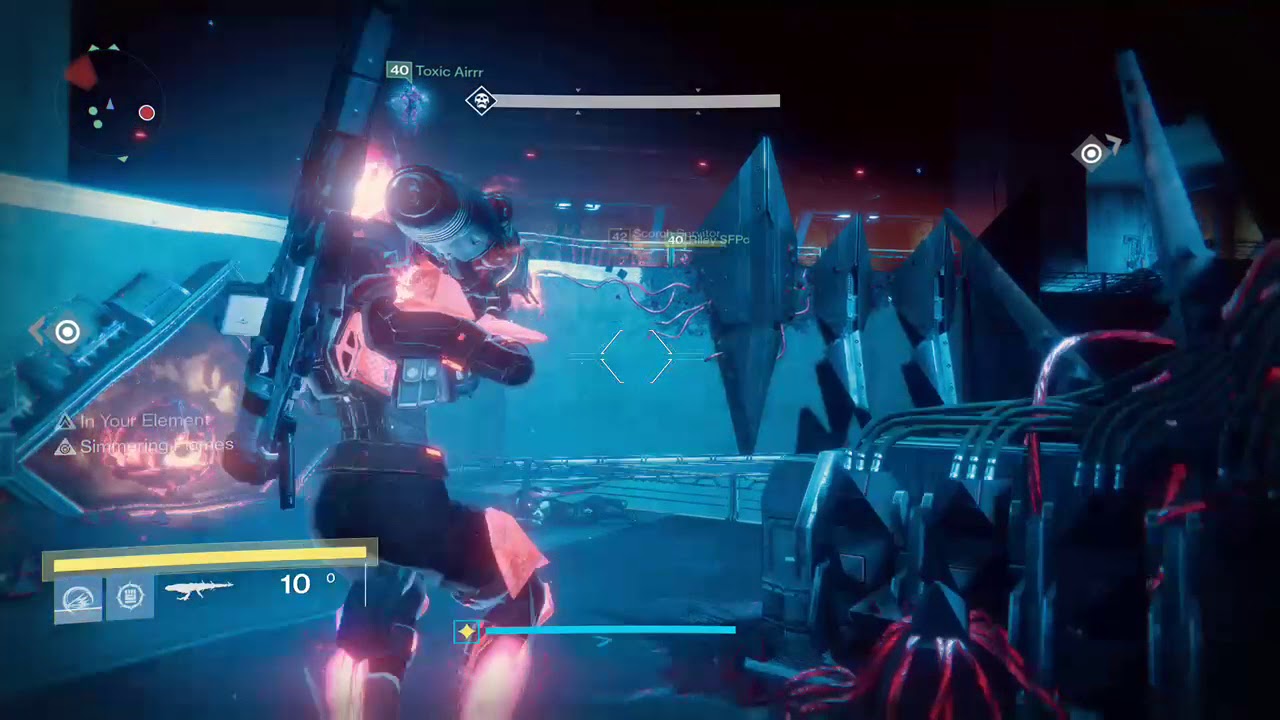Viewport: 1280px width, 720px height.
Task: Click the yellow super charge diamond icon
Action: tap(466, 631)
